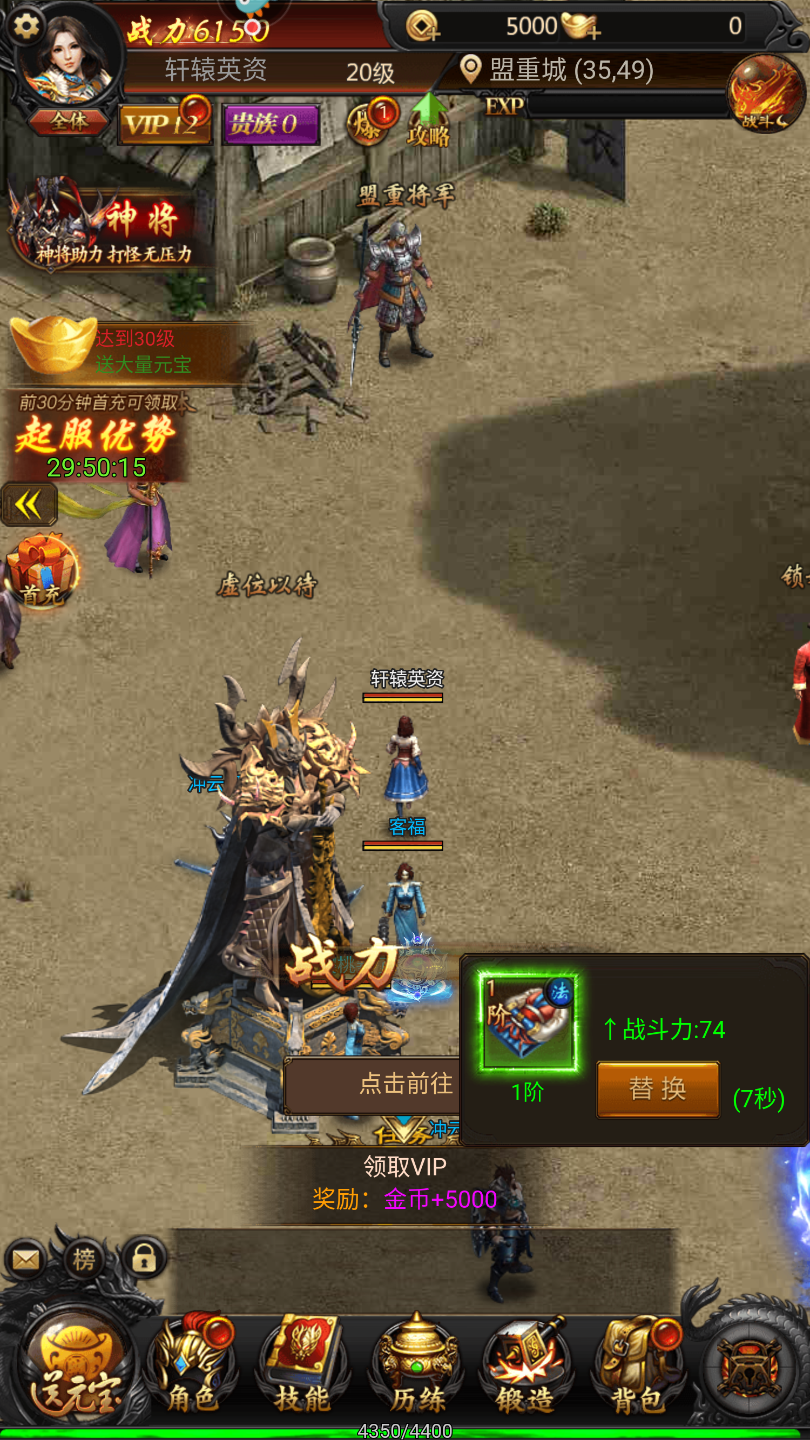Image resolution: width=810 pixels, height=1440 pixels.
Task: Click 替换 to equip the new item
Action: (657, 1089)
